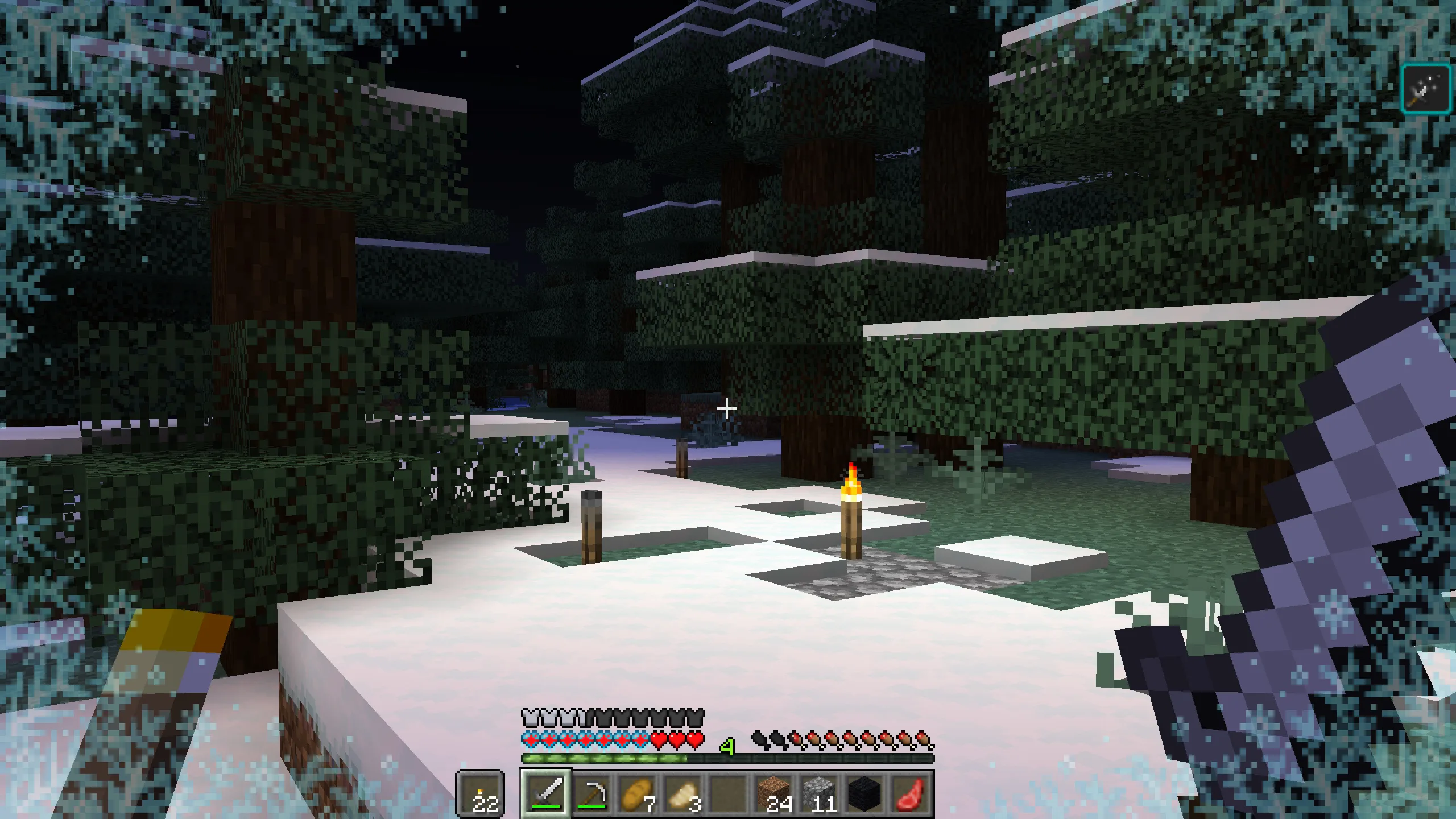The height and width of the screenshot is (819, 1456).
Task: Click the crosshair at screen center
Action: pyautogui.click(x=728, y=407)
